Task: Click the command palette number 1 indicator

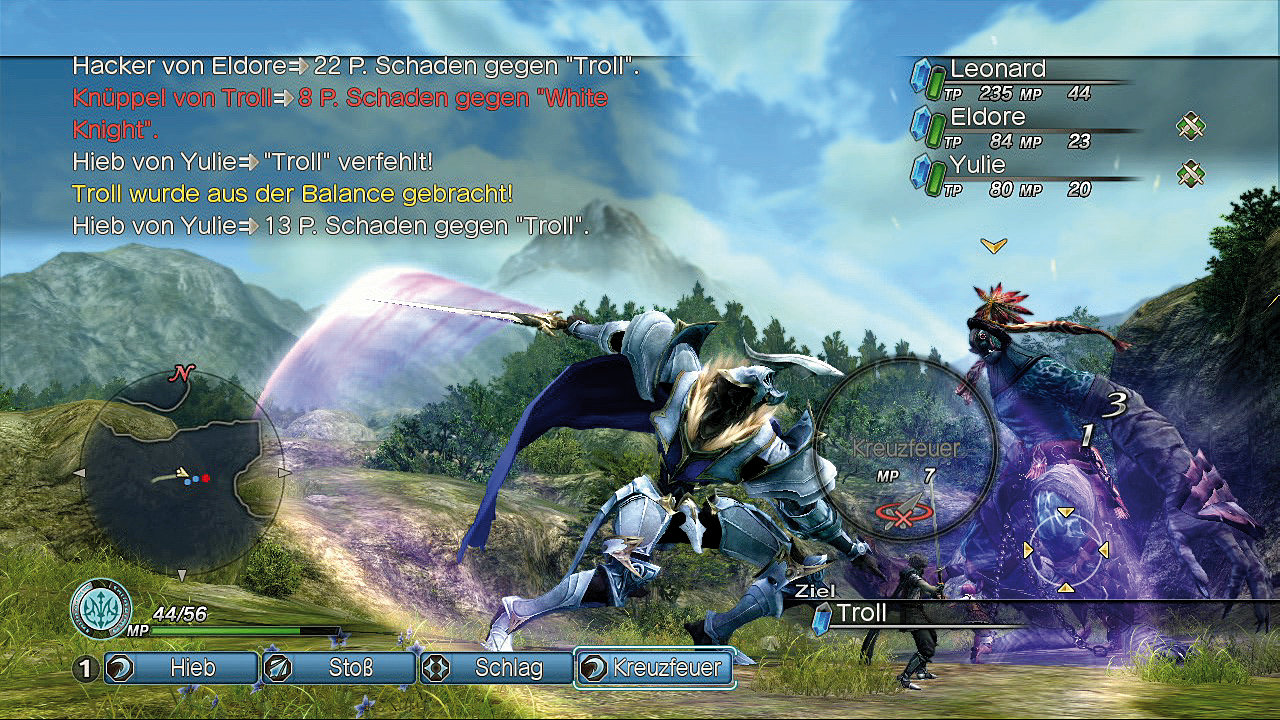Action: 86,668
